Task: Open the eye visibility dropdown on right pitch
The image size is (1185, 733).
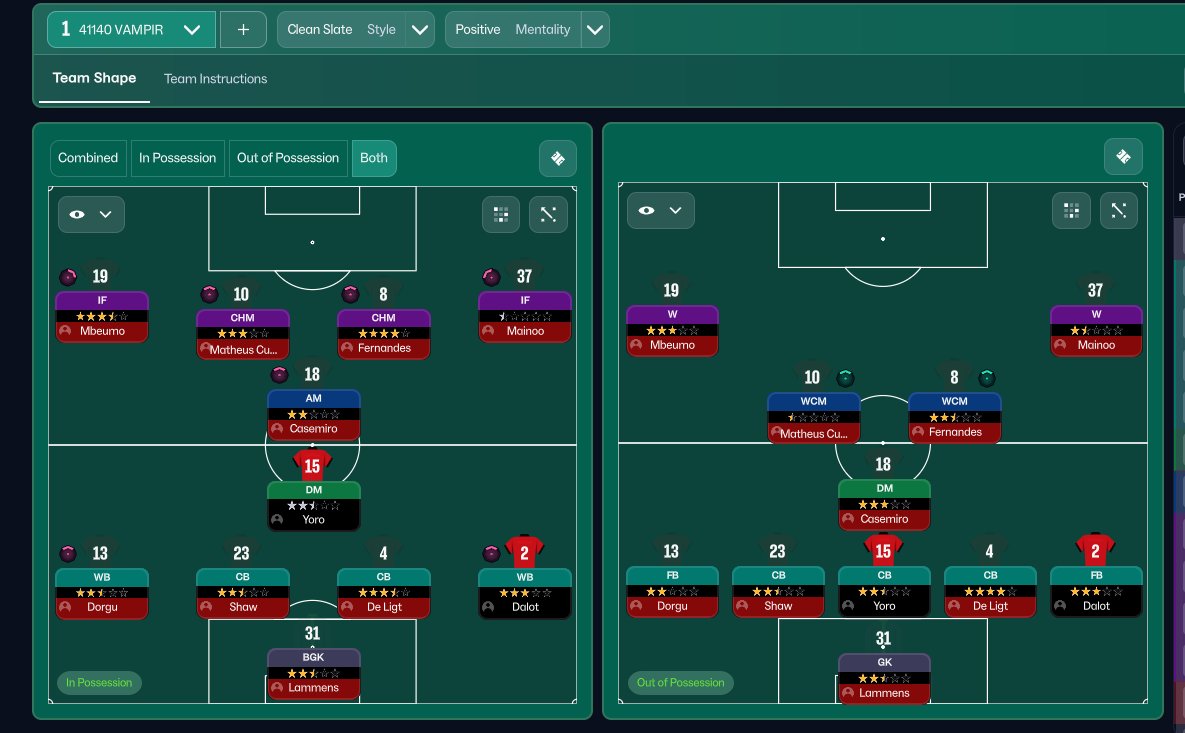Action: coord(660,210)
